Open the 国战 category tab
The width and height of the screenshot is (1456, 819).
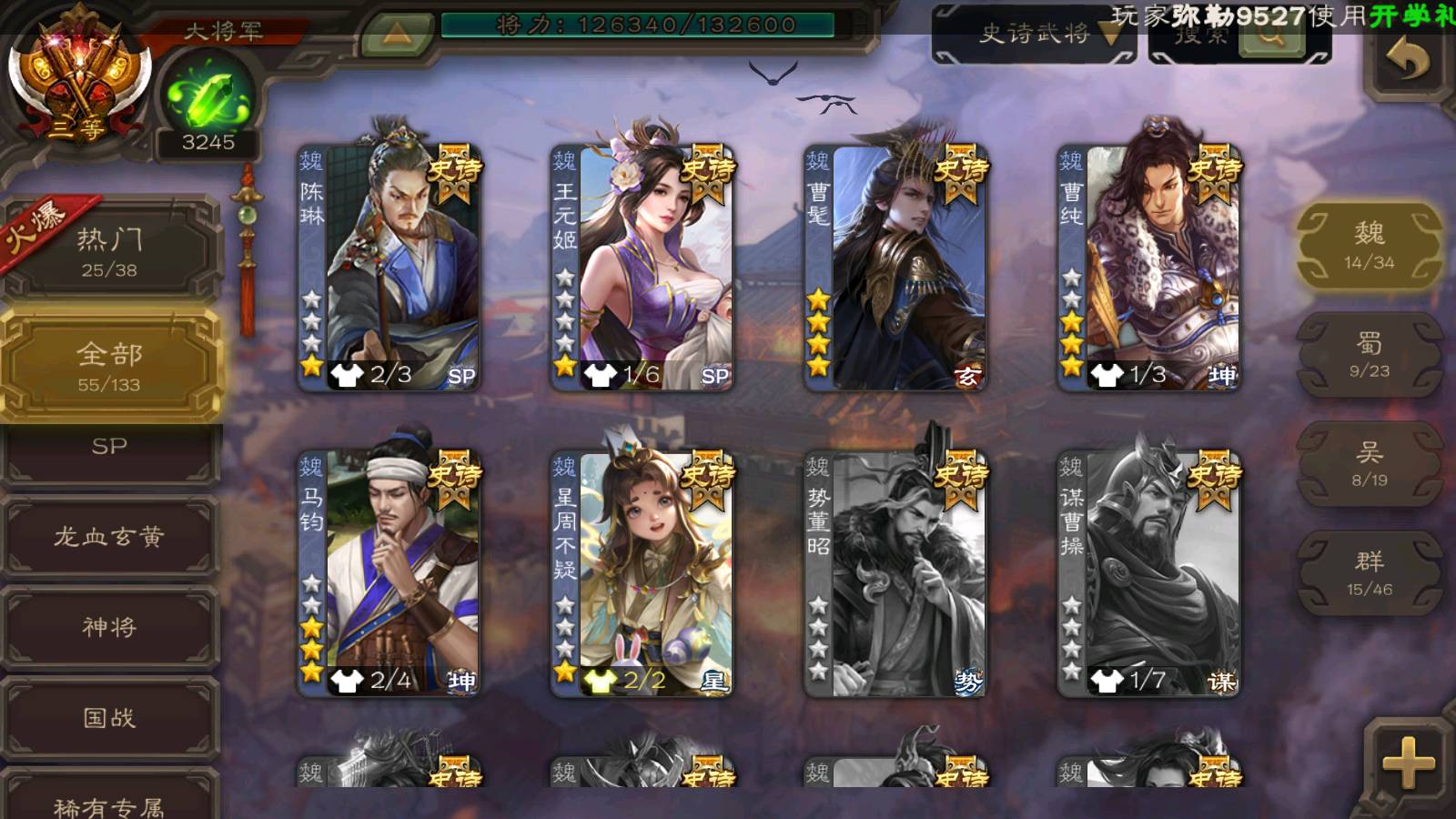[109, 718]
